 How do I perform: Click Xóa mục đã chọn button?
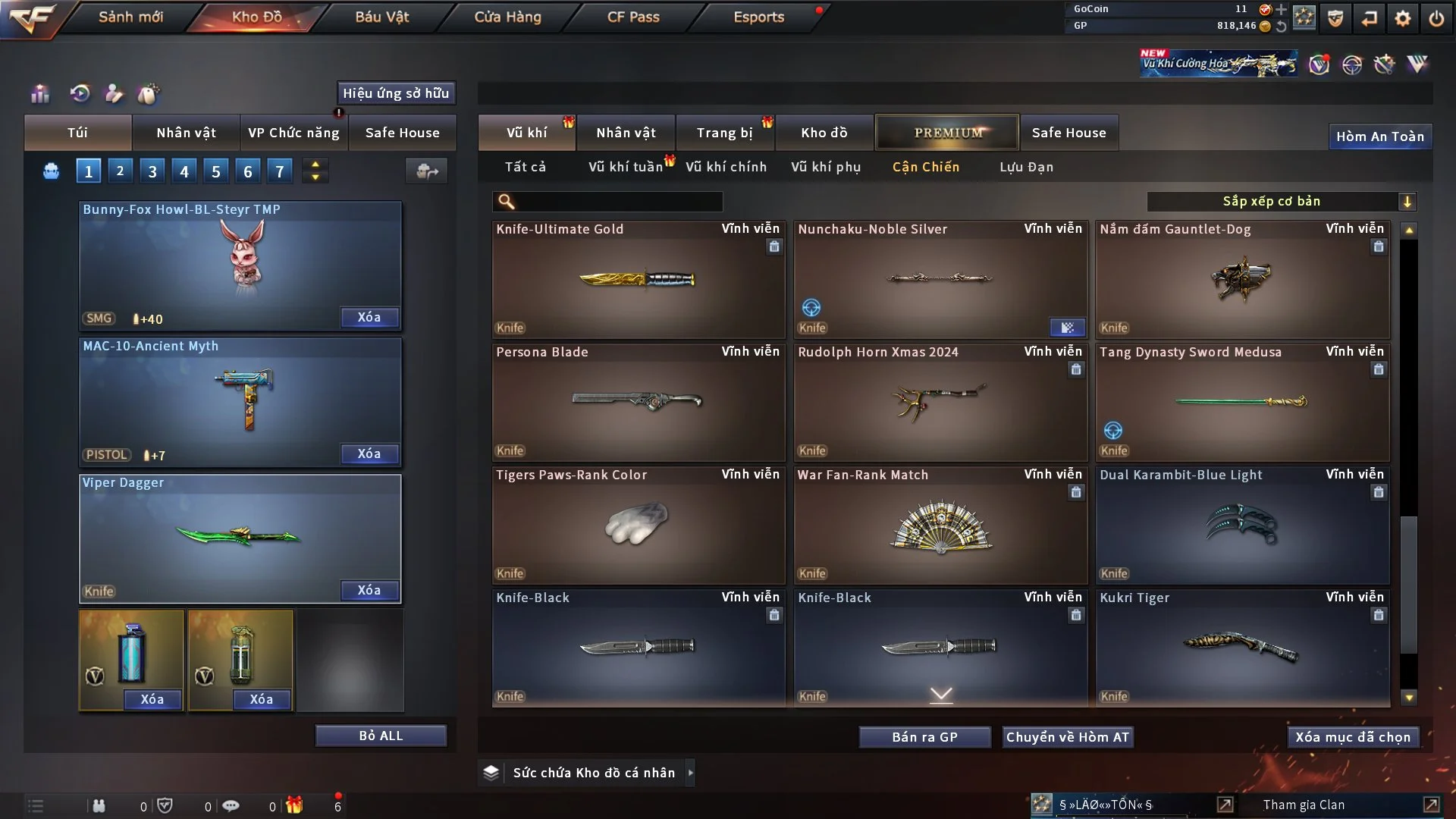coord(1353,737)
